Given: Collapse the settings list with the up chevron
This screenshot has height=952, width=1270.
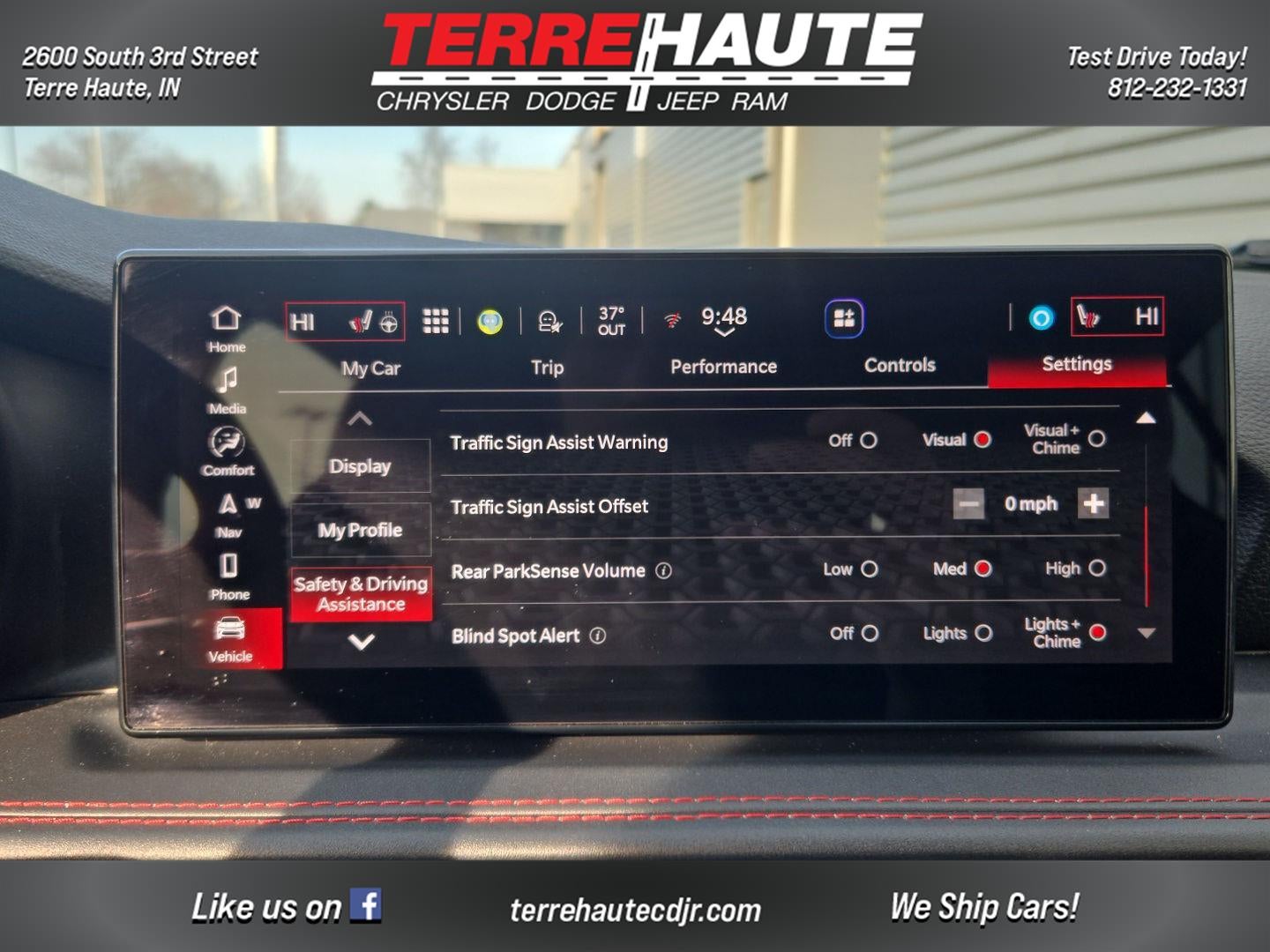Looking at the screenshot, I should pyautogui.click(x=360, y=420).
